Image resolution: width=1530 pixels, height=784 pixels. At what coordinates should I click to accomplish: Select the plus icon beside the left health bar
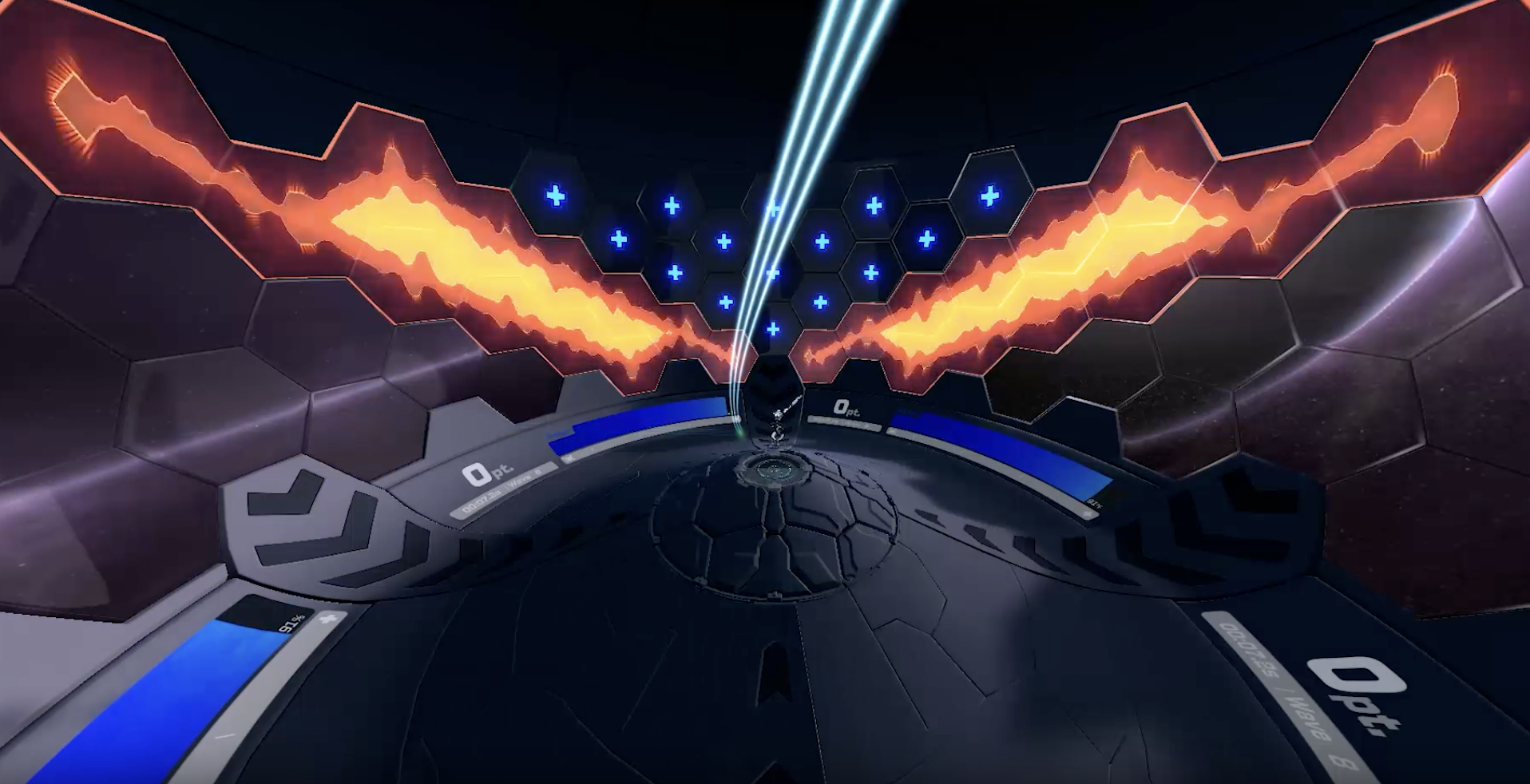pyautogui.click(x=329, y=618)
